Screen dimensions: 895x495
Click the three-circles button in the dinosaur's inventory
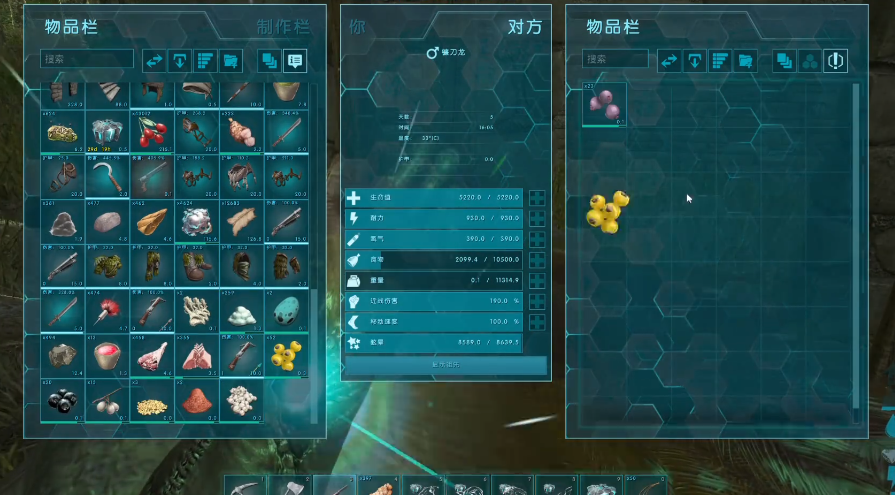pyautogui.click(x=810, y=61)
